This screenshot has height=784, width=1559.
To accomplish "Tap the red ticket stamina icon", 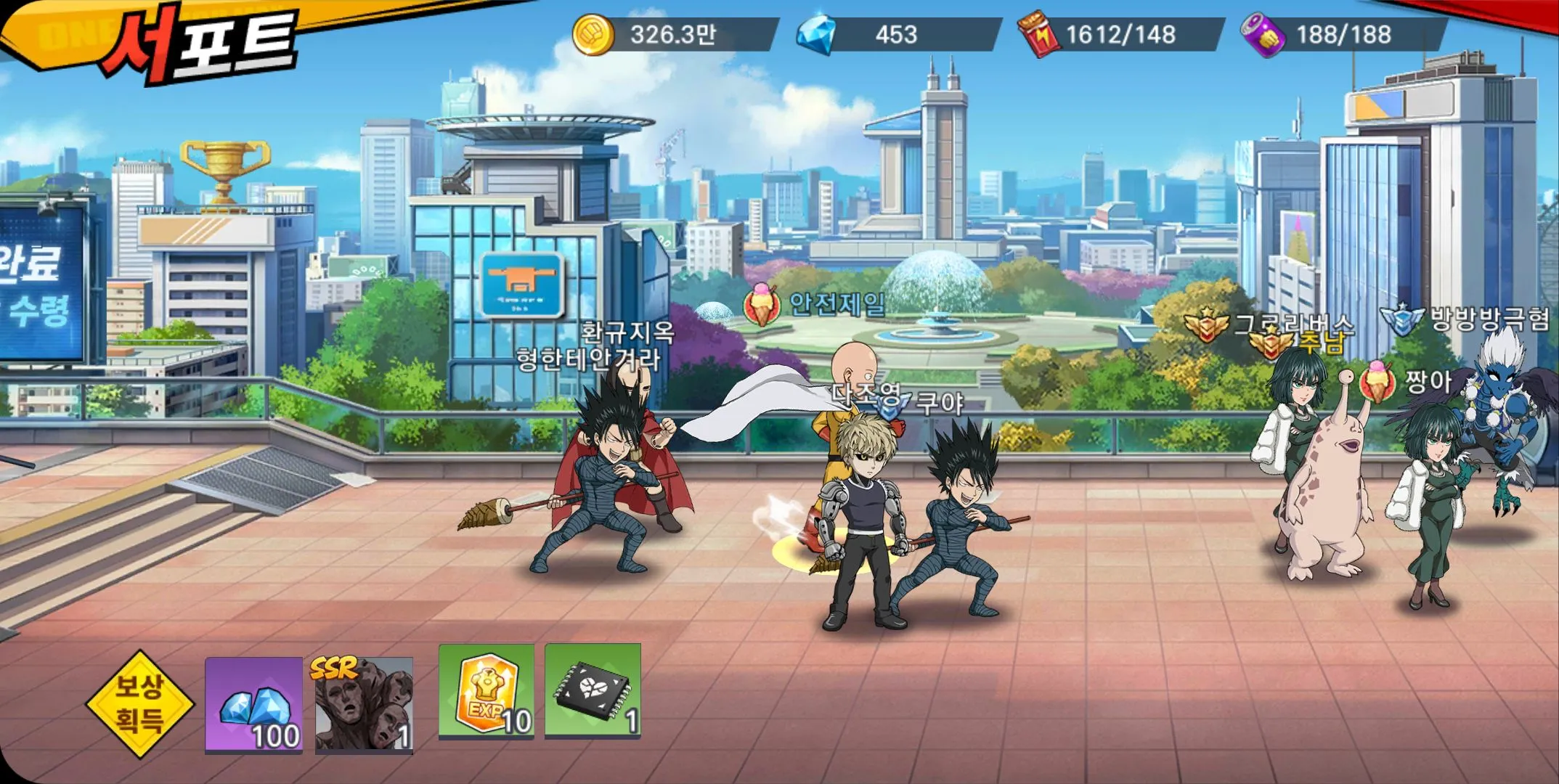I will (x=1035, y=35).
